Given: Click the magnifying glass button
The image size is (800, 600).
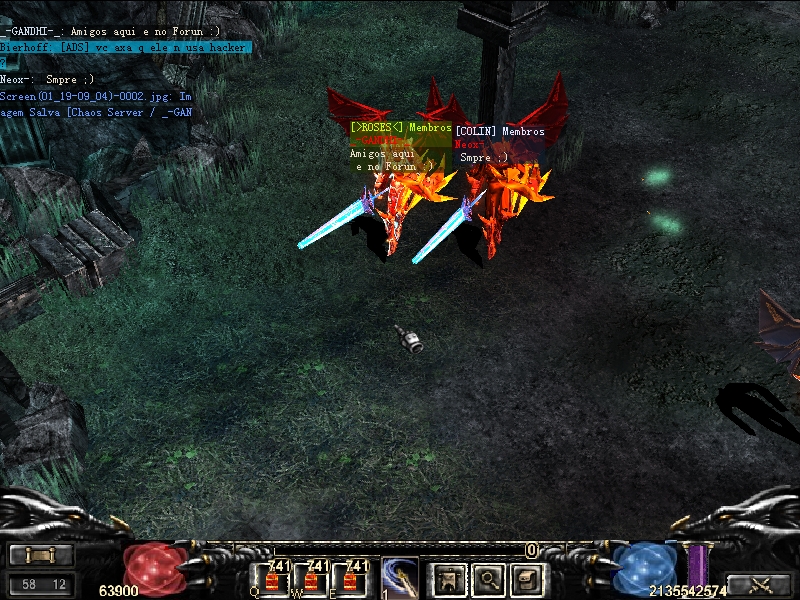Looking at the screenshot, I should (x=488, y=578).
